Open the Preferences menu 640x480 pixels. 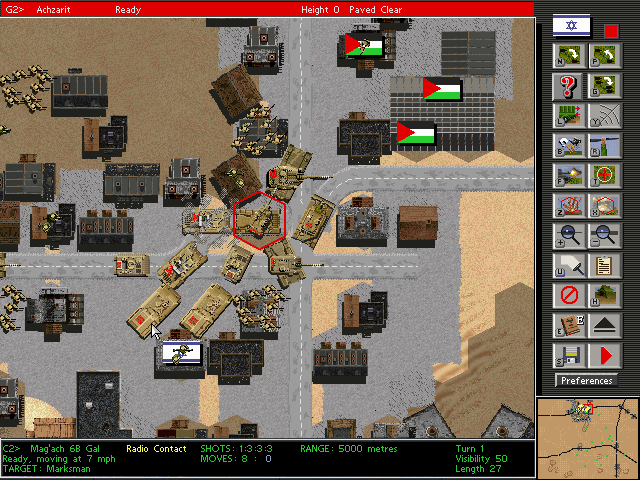(x=587, y=380)
